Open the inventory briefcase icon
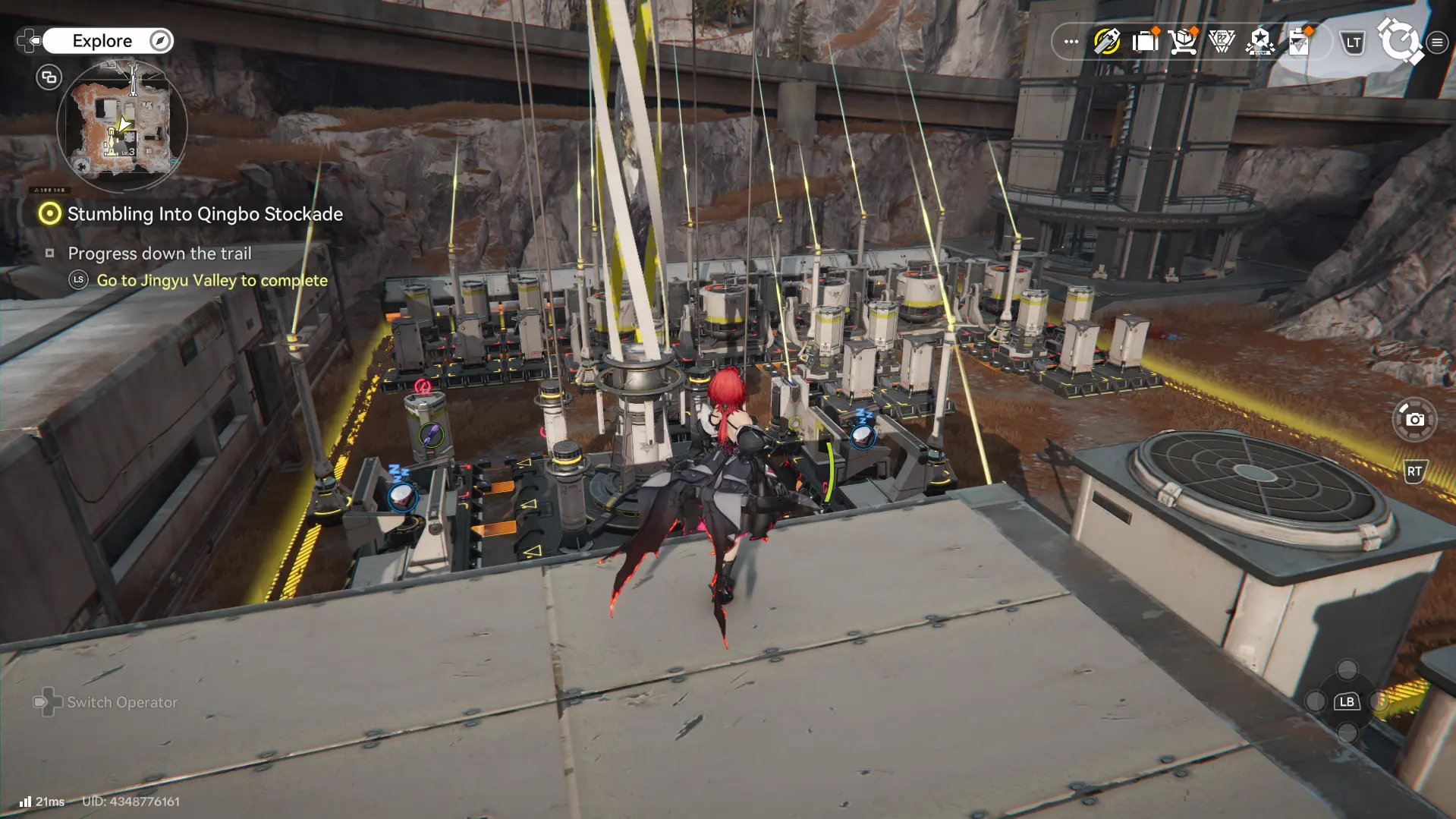 1144,42
